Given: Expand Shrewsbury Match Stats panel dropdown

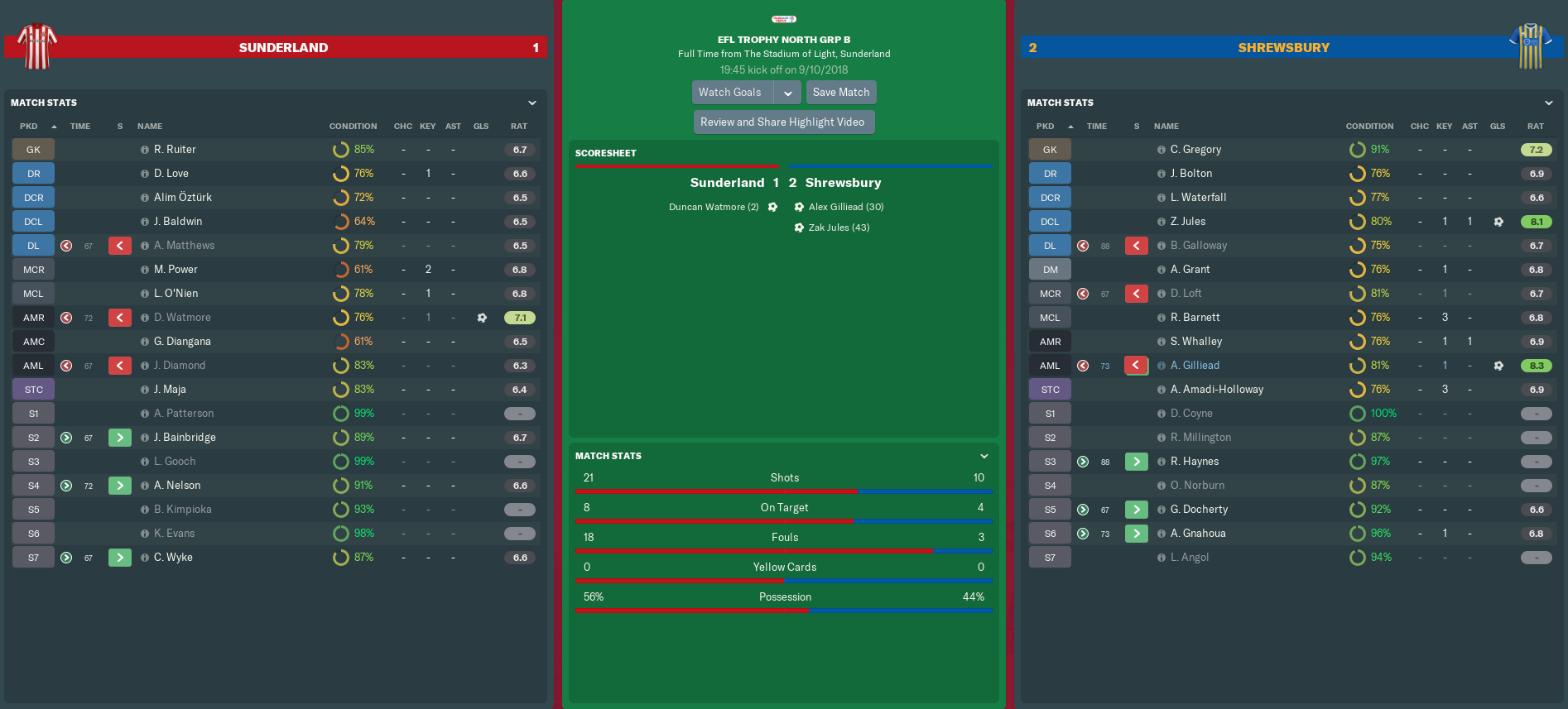Looking at the screenshot, I should (1549, 103).
